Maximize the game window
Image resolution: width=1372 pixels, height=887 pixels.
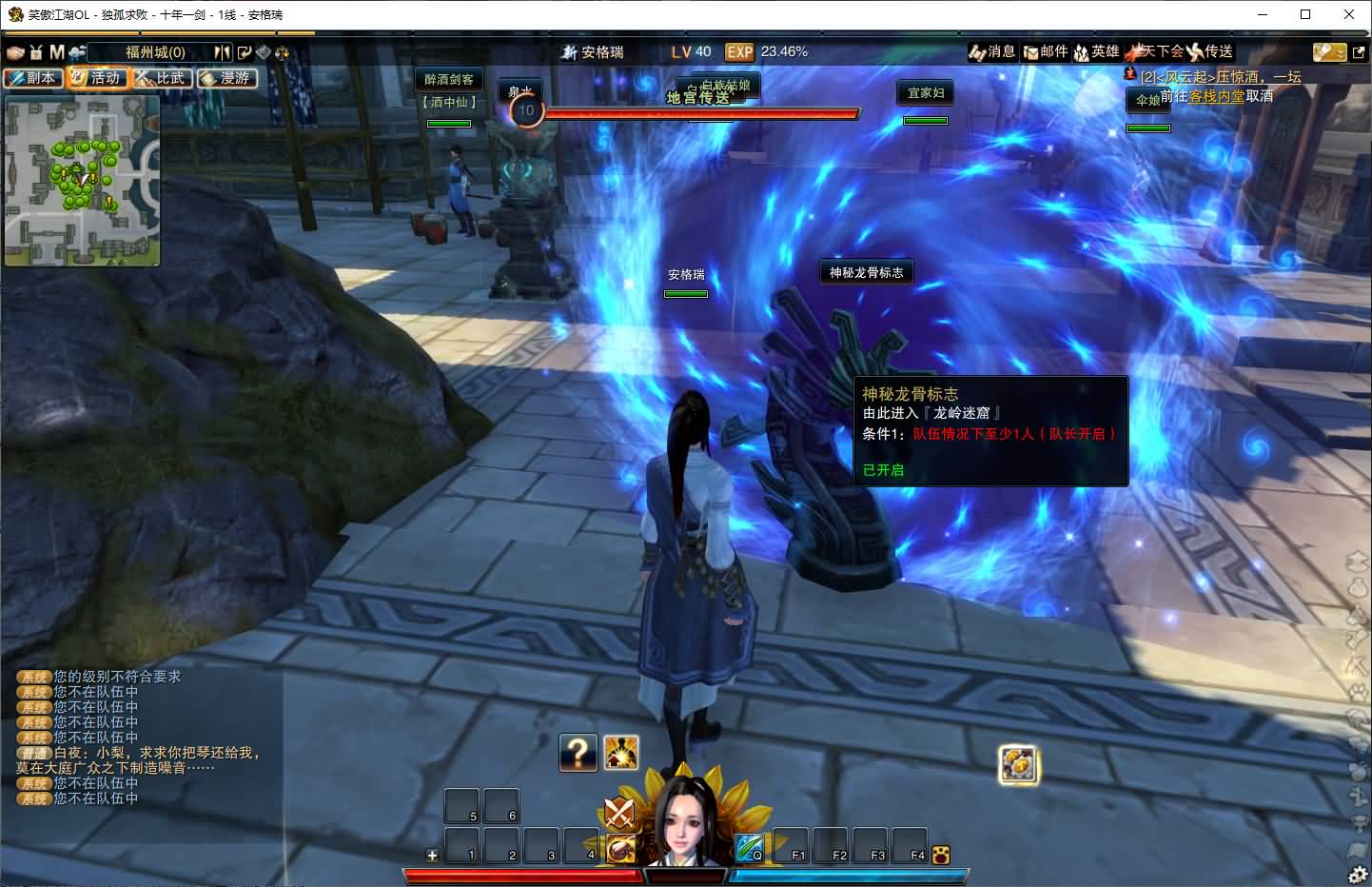tap(1305, 14)
